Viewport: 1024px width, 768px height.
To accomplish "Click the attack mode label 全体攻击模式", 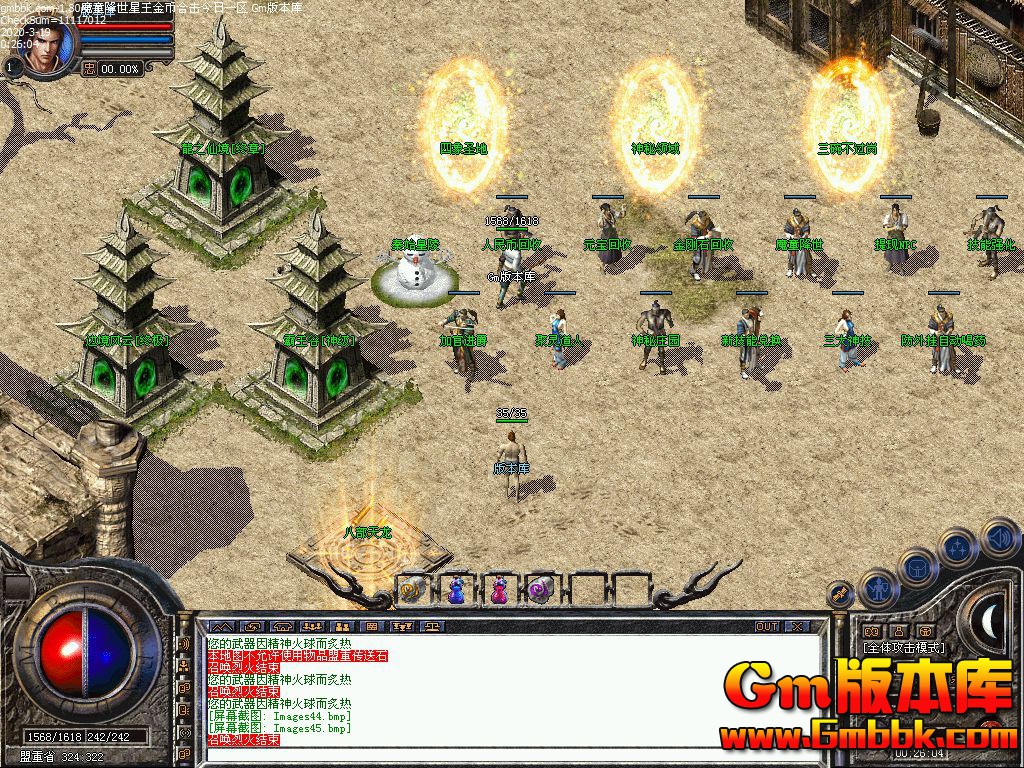I will [903, 648].
